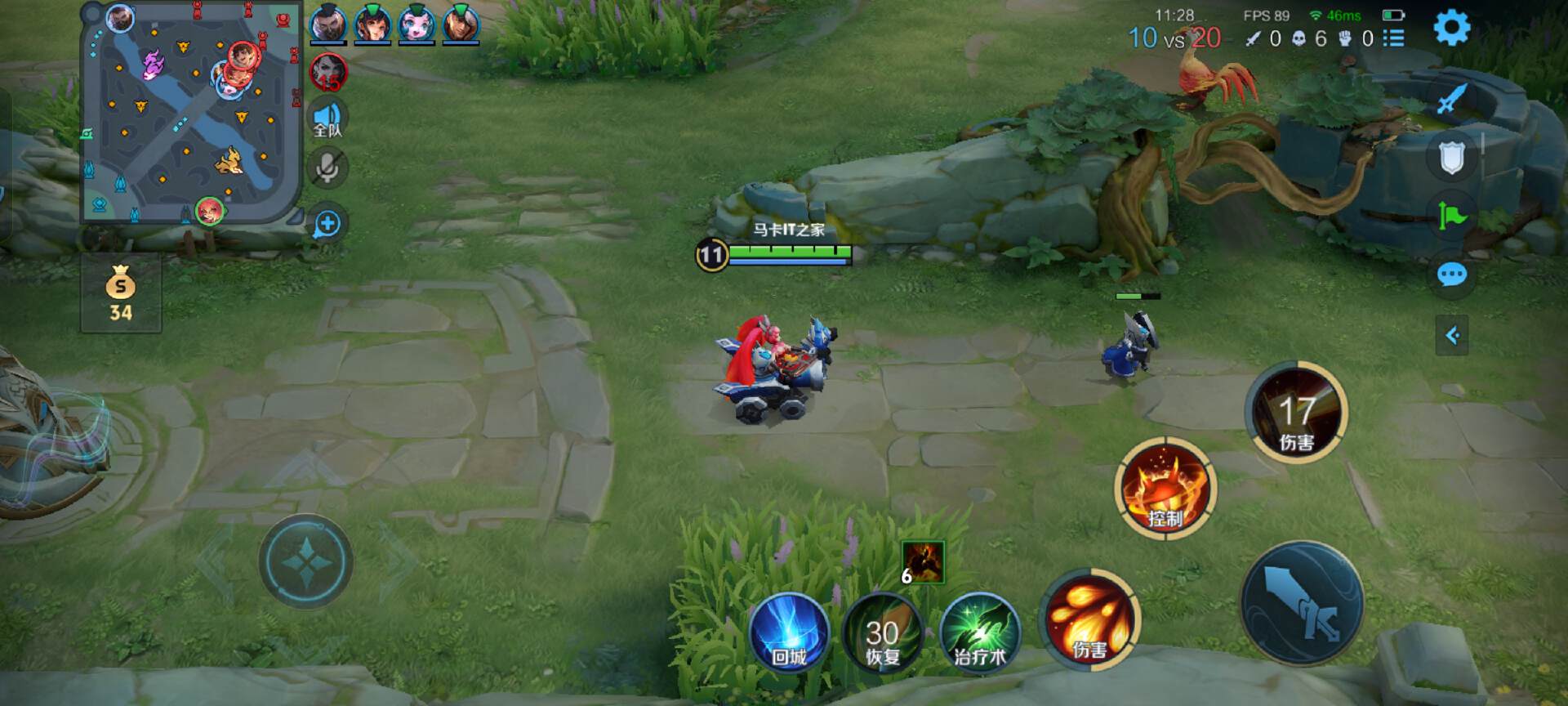The width and height of the screenshot is (1568, 706).
Task: Send the green flag gather signal
Action: 1451,216
